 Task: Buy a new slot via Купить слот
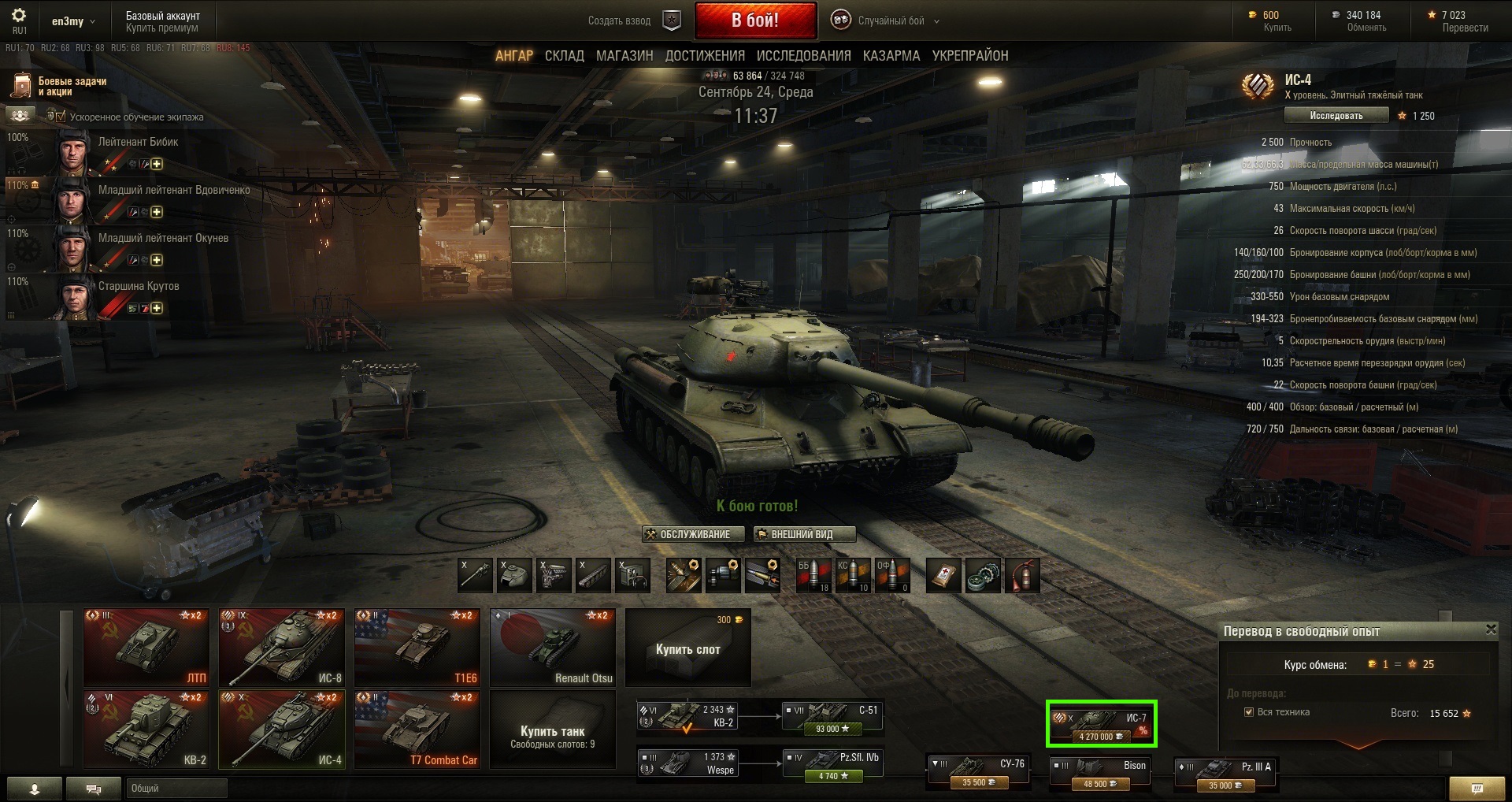click(x=687, y=648)
